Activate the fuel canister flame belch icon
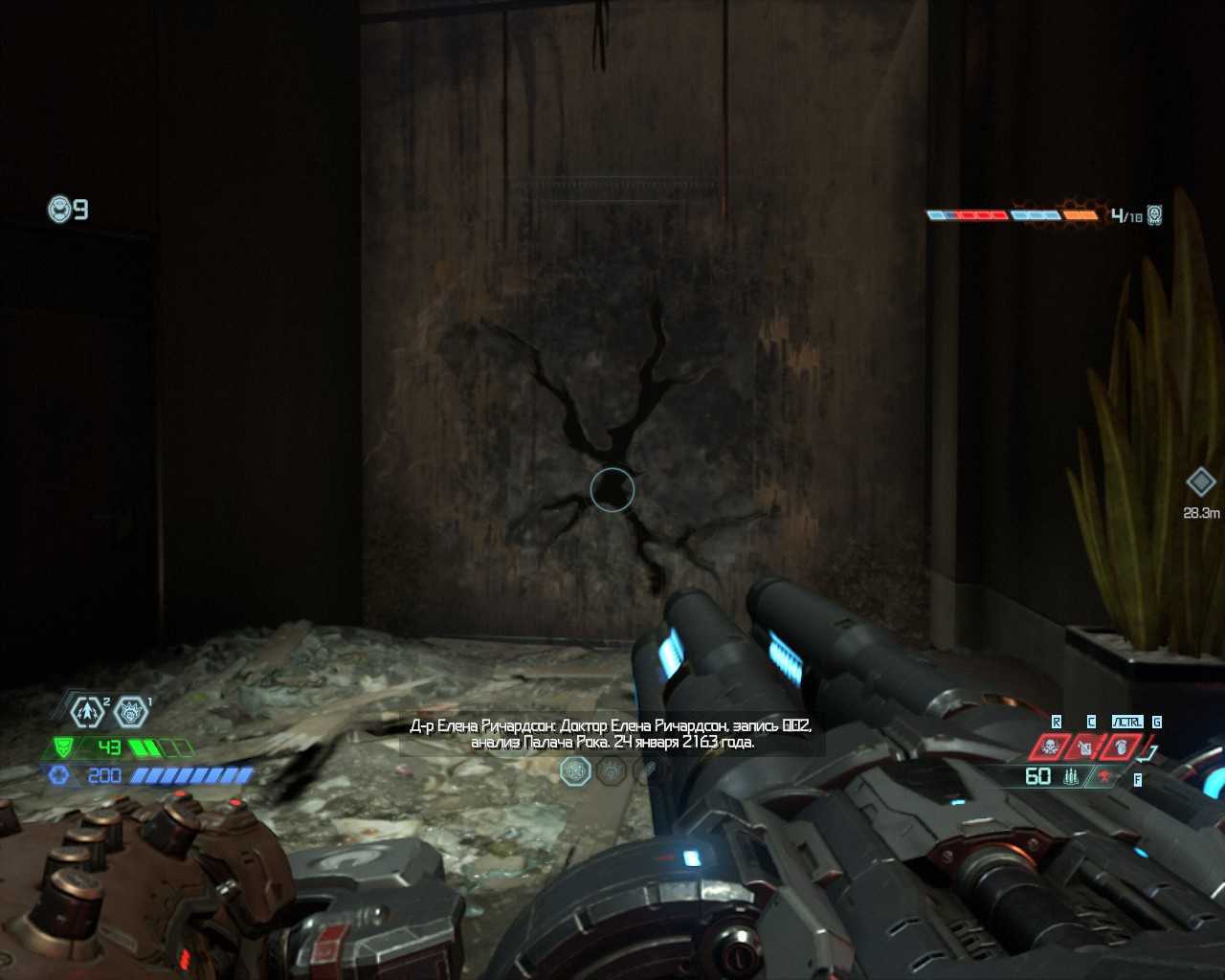The image size is (1225, 980). (1085, 746)
